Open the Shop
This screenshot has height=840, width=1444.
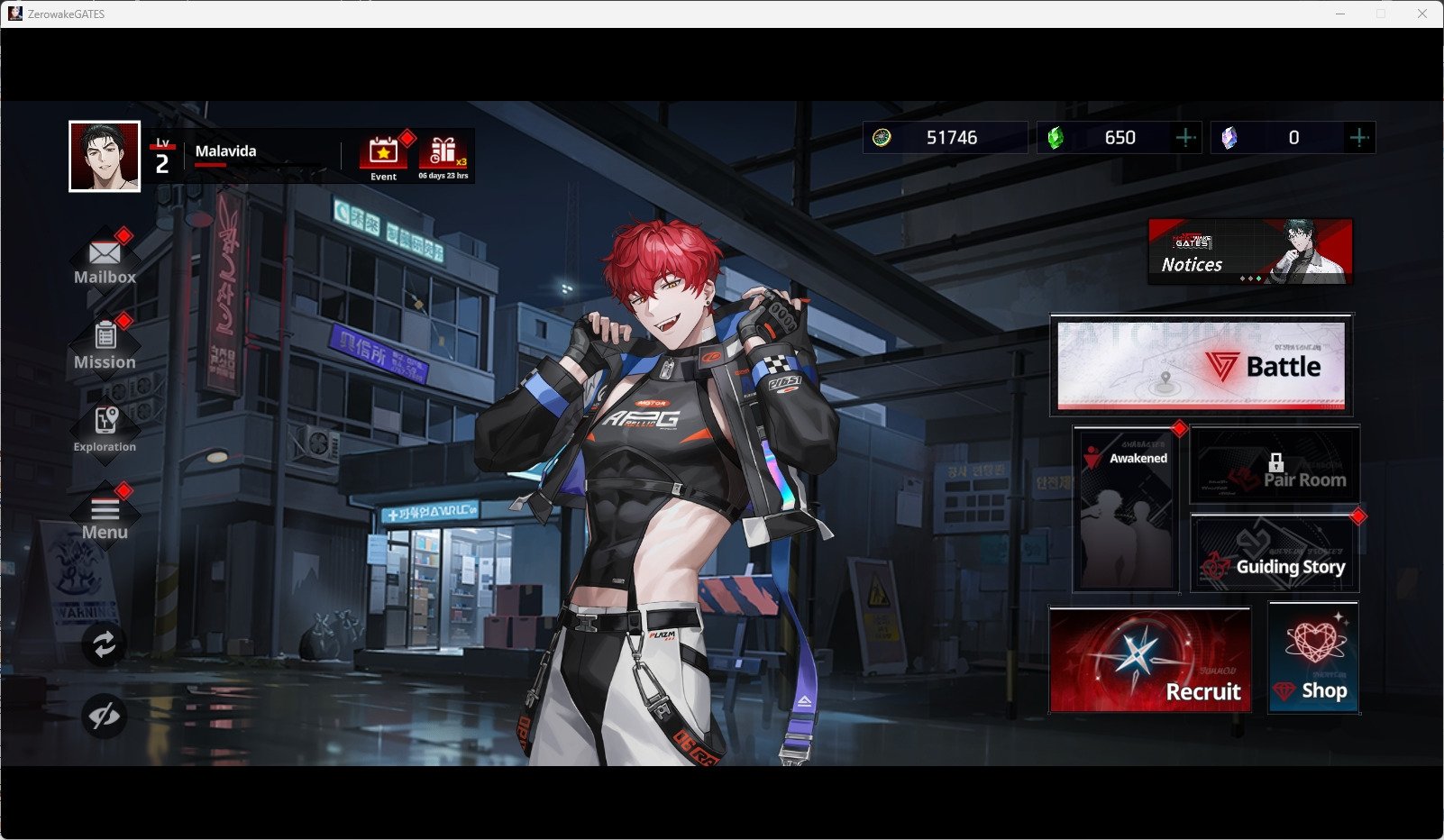coord(1313,659)
